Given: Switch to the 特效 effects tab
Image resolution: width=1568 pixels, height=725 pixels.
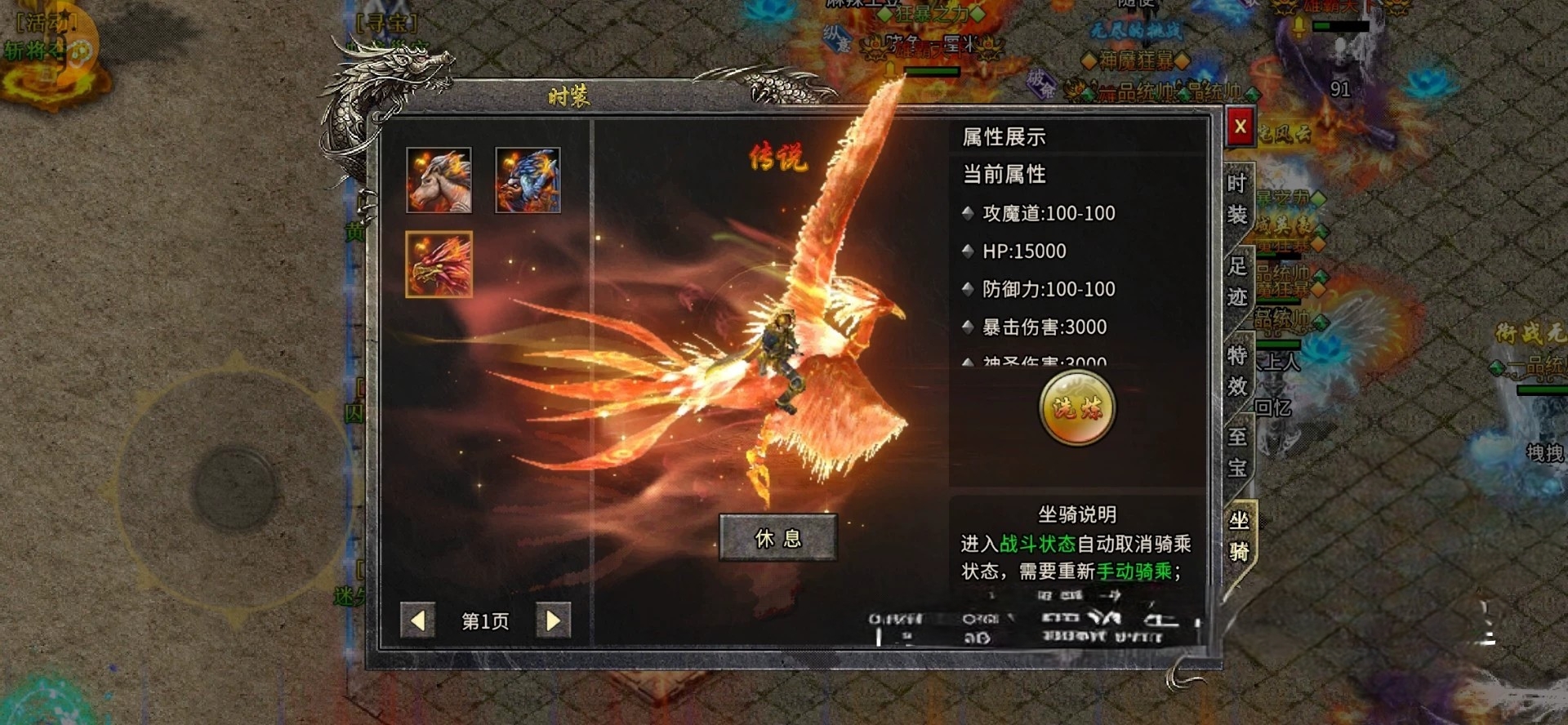Looking at the screenshot, I should click(1237, 371).
